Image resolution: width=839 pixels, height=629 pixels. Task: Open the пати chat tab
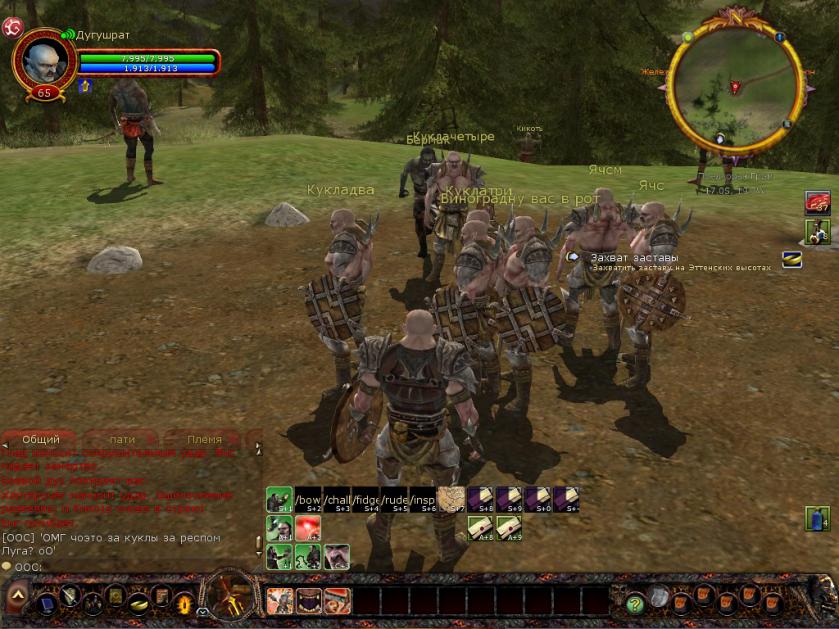tap(122, 439)
